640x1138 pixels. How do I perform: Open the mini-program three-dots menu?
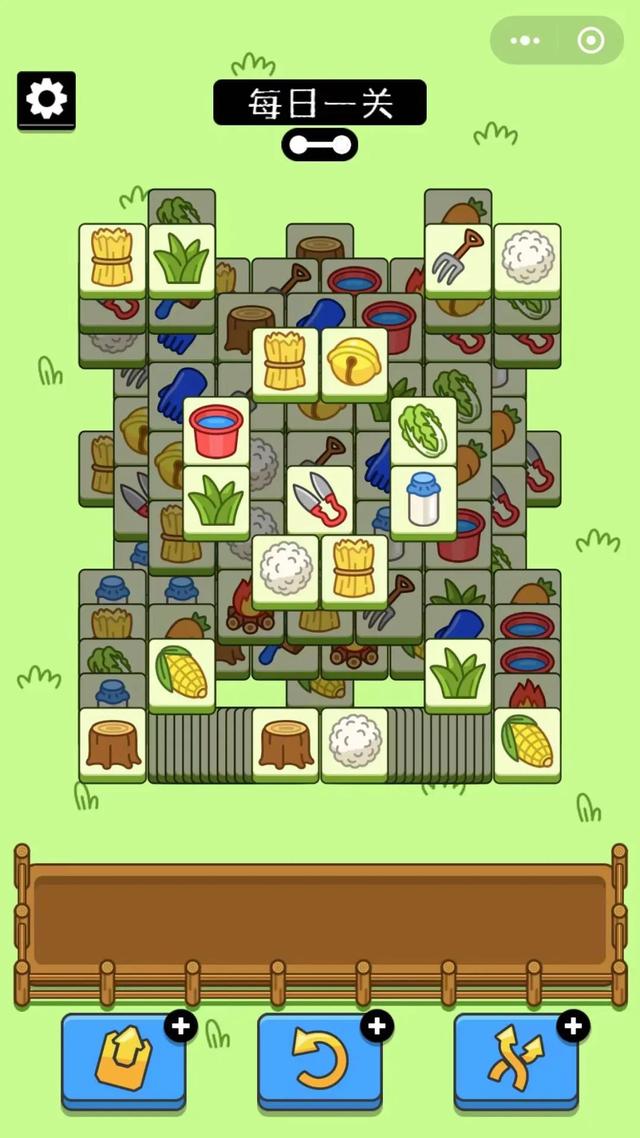[525, 41]
